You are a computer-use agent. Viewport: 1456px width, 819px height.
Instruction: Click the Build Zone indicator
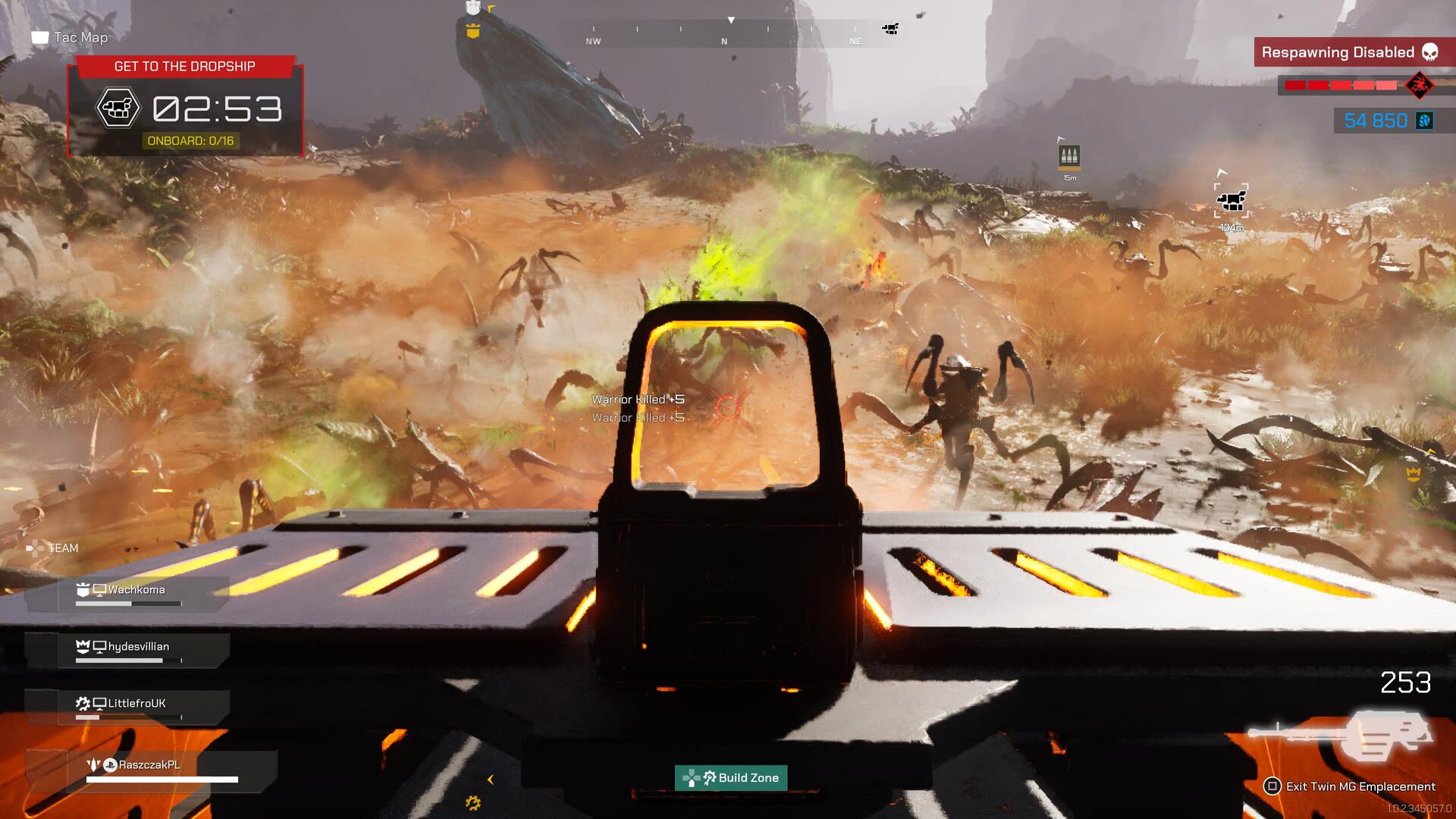[x=731, y=777]
